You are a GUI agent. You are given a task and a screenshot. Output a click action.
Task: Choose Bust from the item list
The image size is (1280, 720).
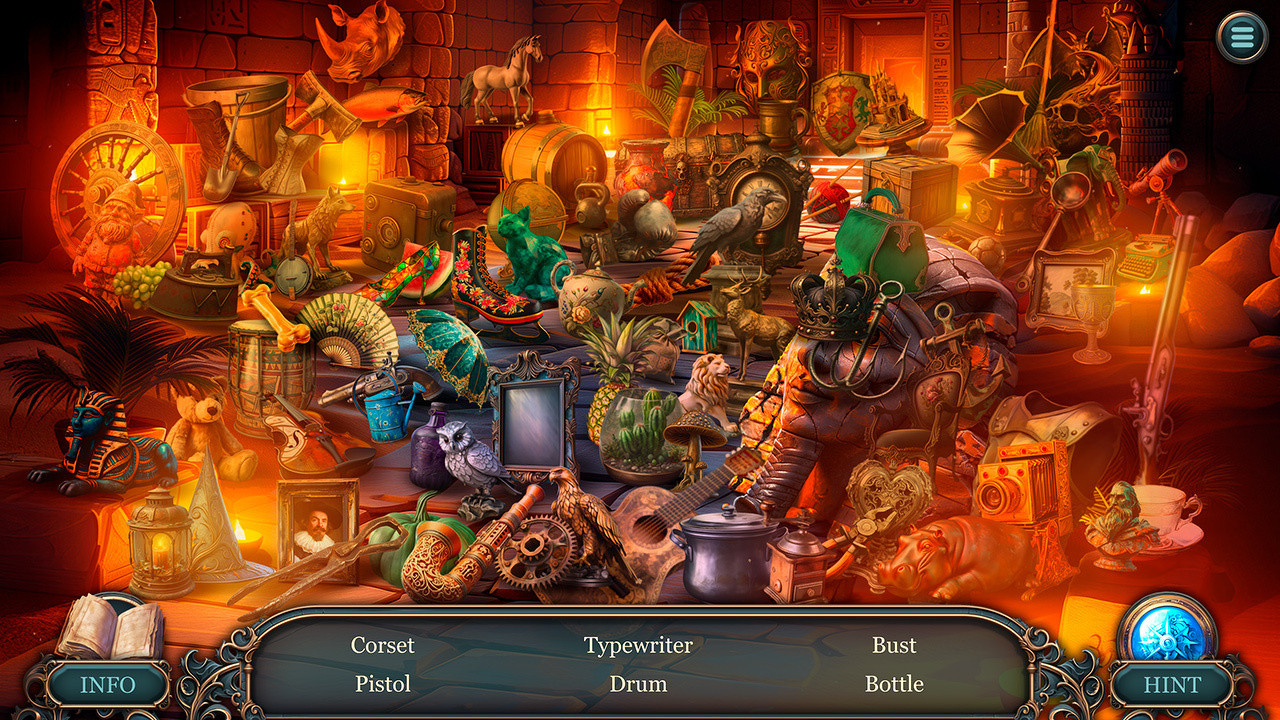[894, 645]
